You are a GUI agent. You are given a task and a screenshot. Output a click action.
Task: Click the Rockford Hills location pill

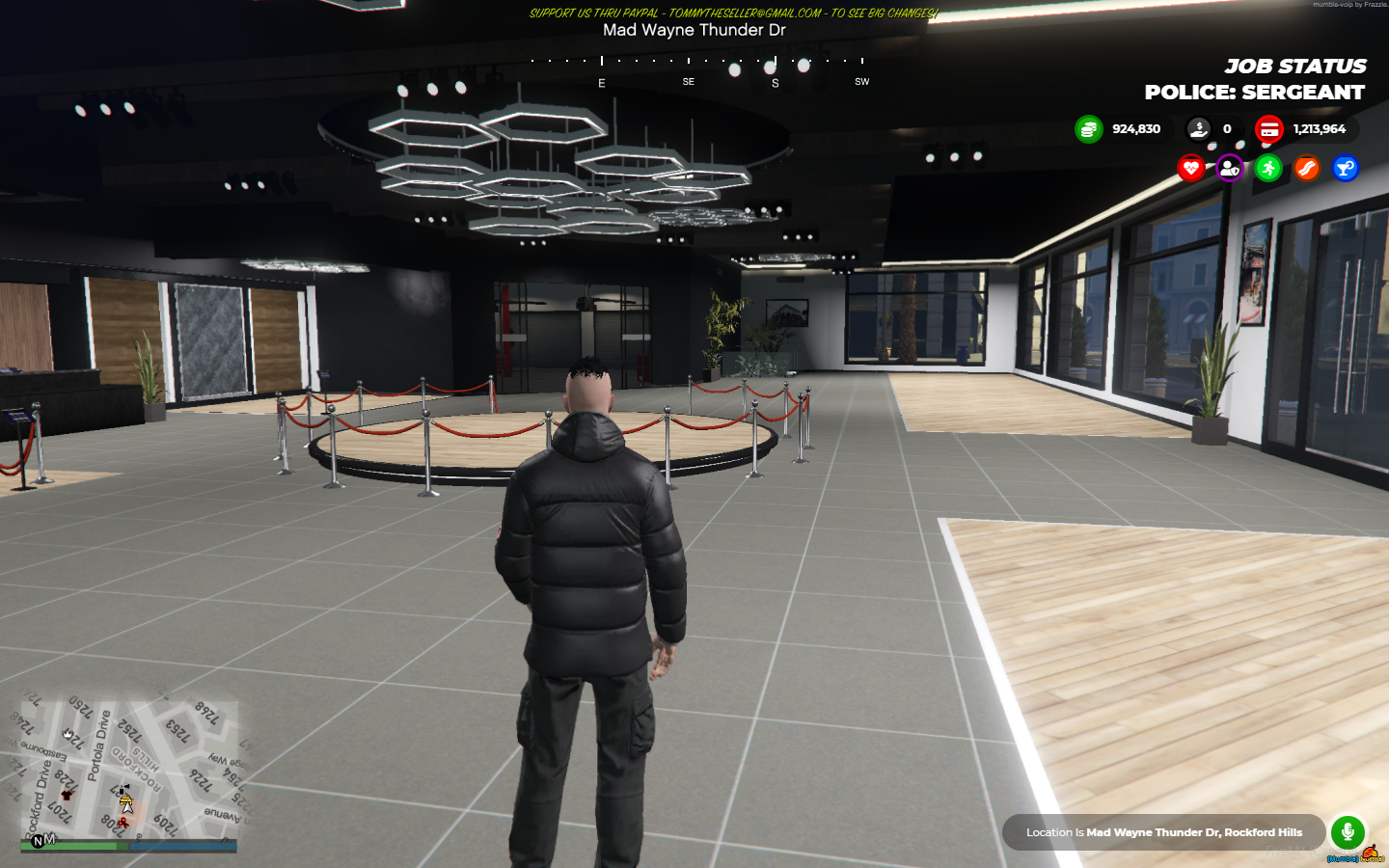click(1163, 832)
